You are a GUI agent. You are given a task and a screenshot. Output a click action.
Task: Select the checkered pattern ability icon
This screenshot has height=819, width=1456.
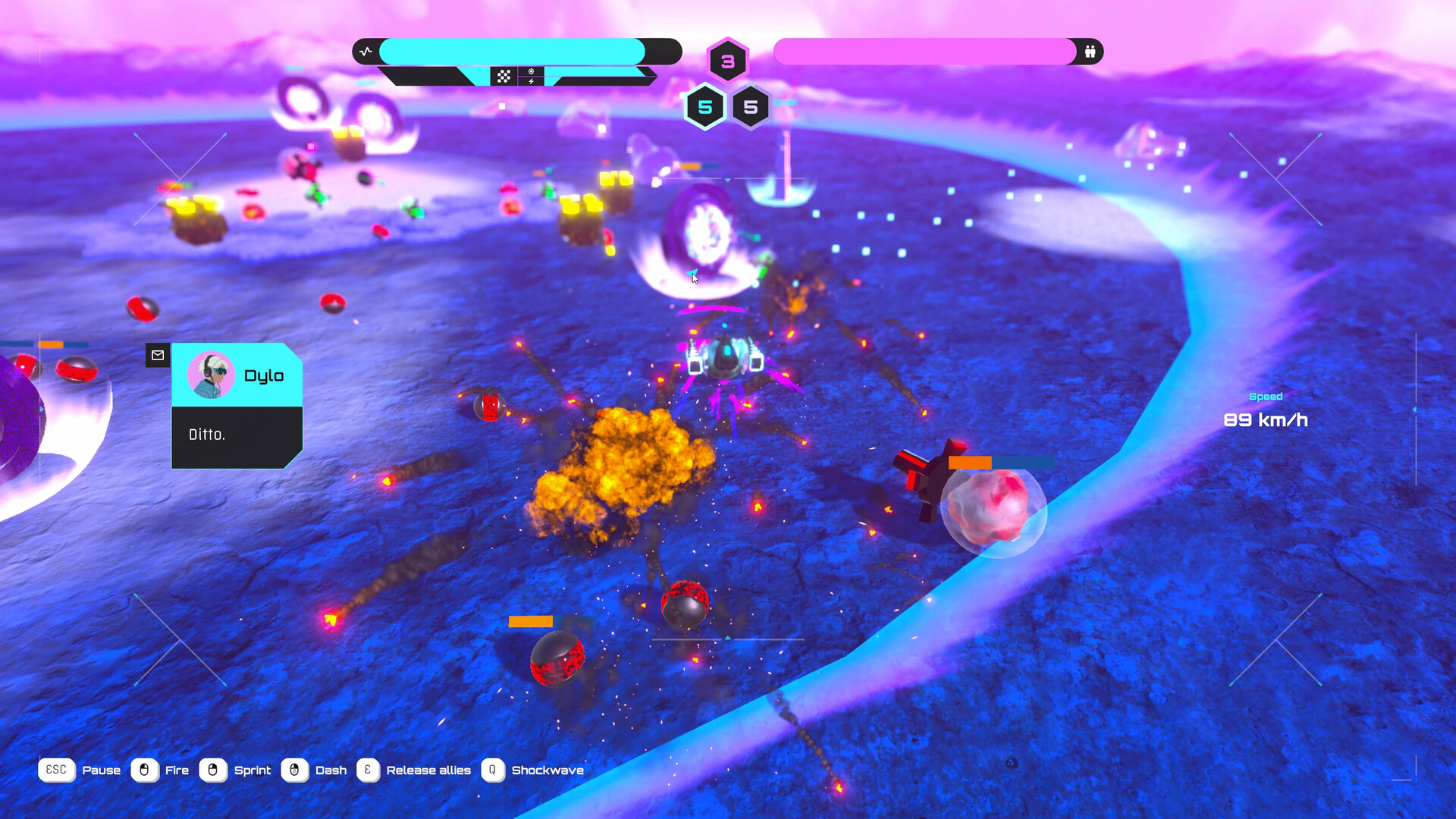coord(504,75)
